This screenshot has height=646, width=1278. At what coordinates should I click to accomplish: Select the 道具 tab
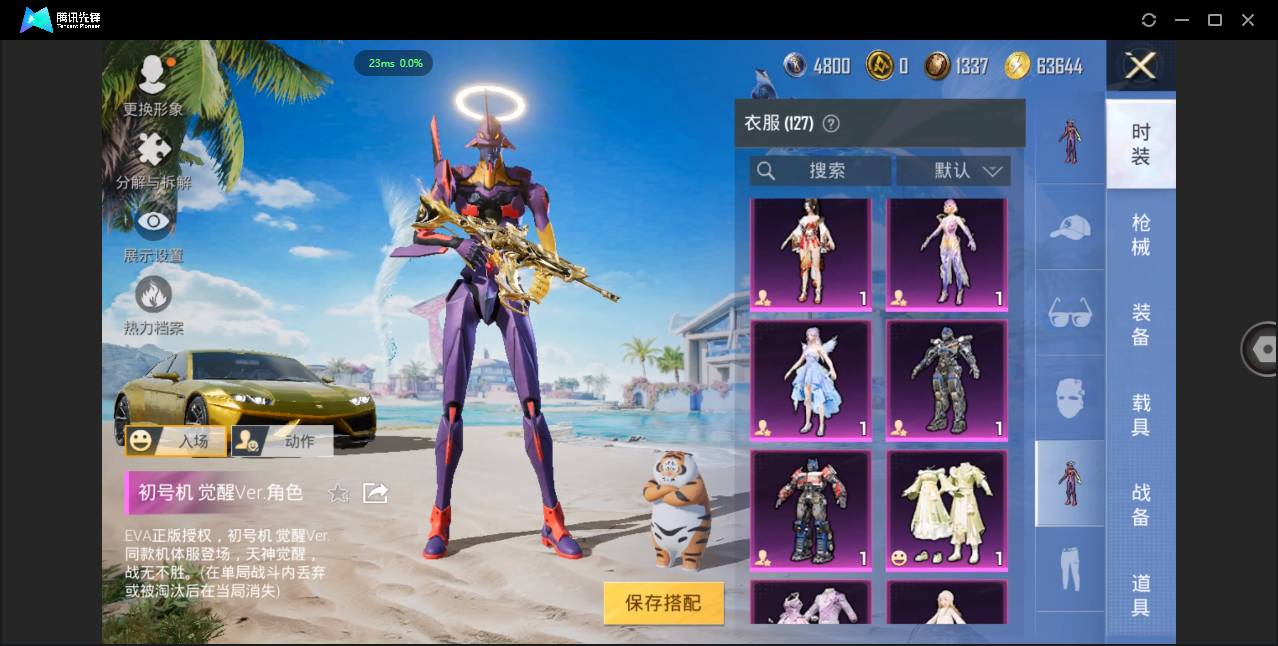(x=1140, y=594)
